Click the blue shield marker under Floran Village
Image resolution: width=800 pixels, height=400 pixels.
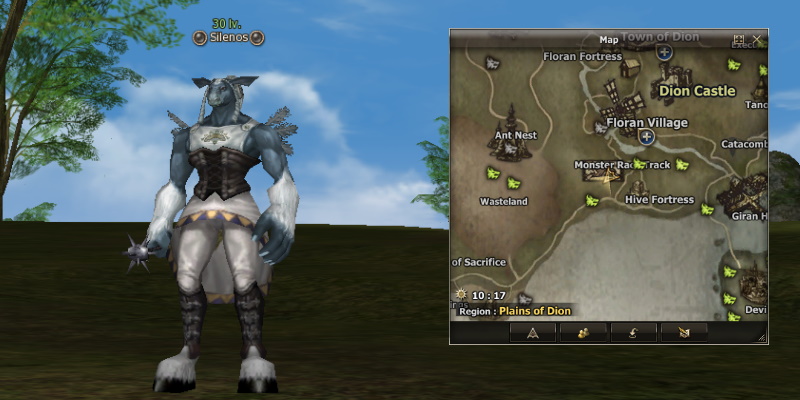coord(647,137)
